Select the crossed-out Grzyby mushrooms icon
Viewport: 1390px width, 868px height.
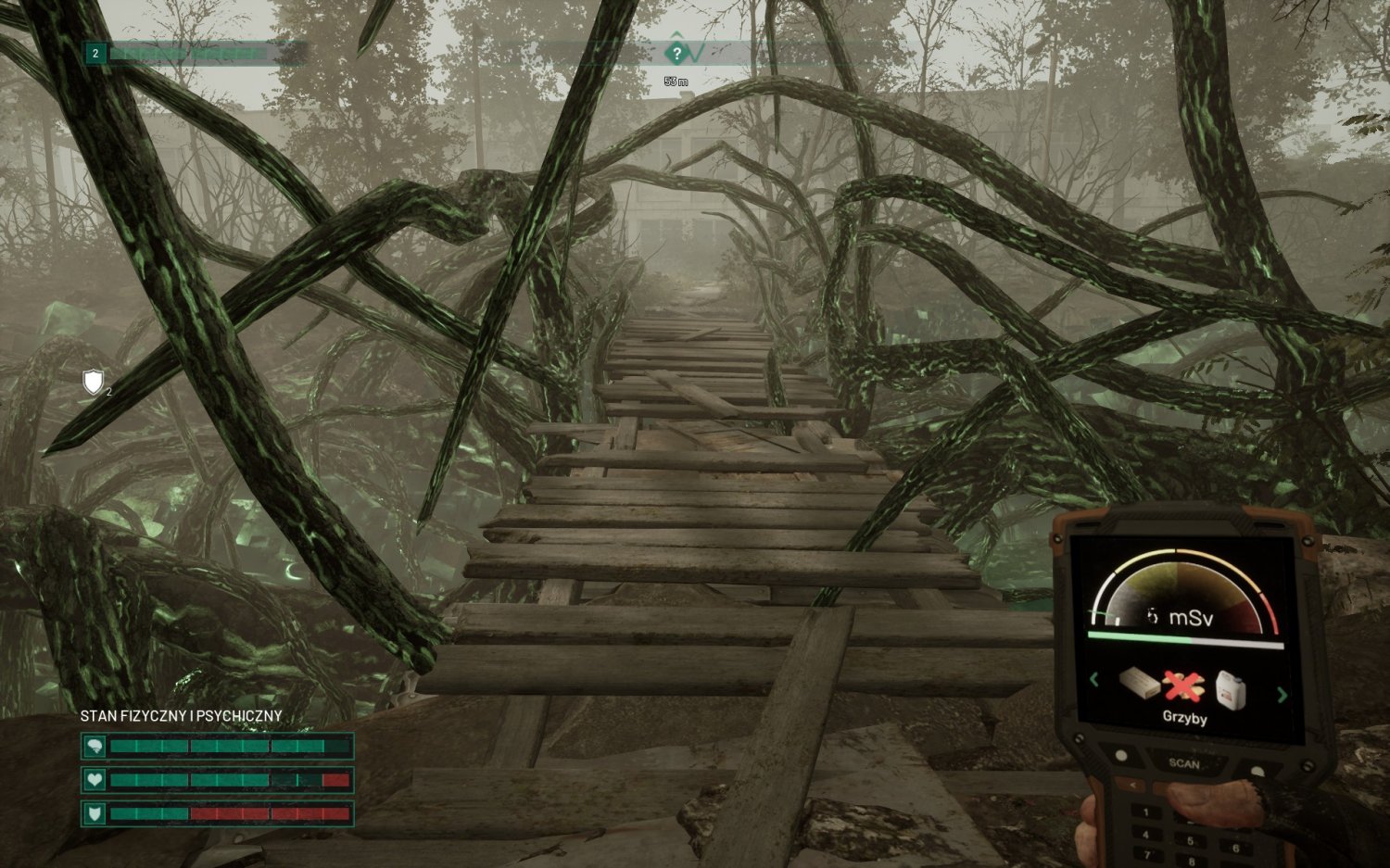pos(1181,685)
